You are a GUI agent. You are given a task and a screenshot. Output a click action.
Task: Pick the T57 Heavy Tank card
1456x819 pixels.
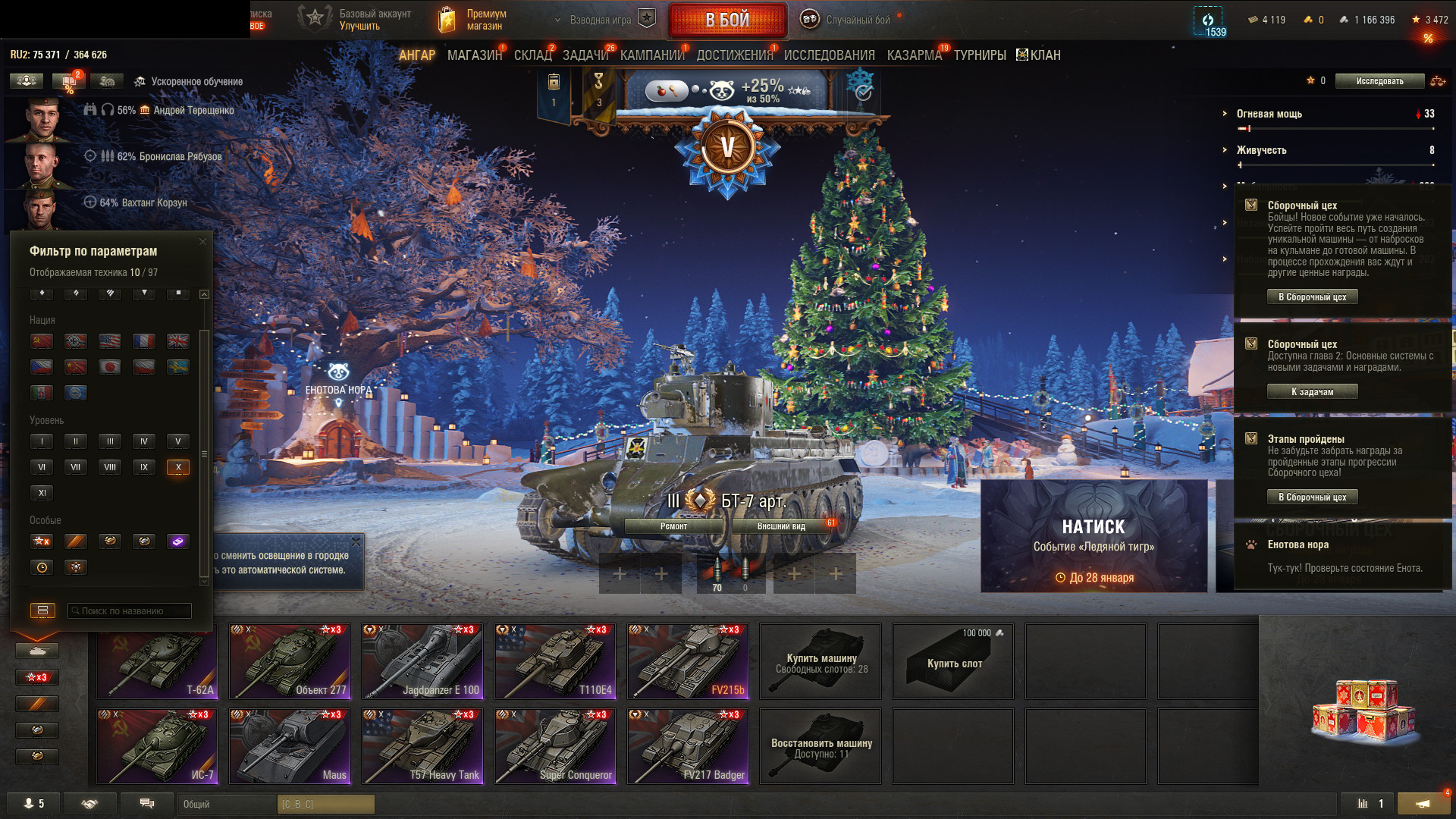(x=422, y=746)
